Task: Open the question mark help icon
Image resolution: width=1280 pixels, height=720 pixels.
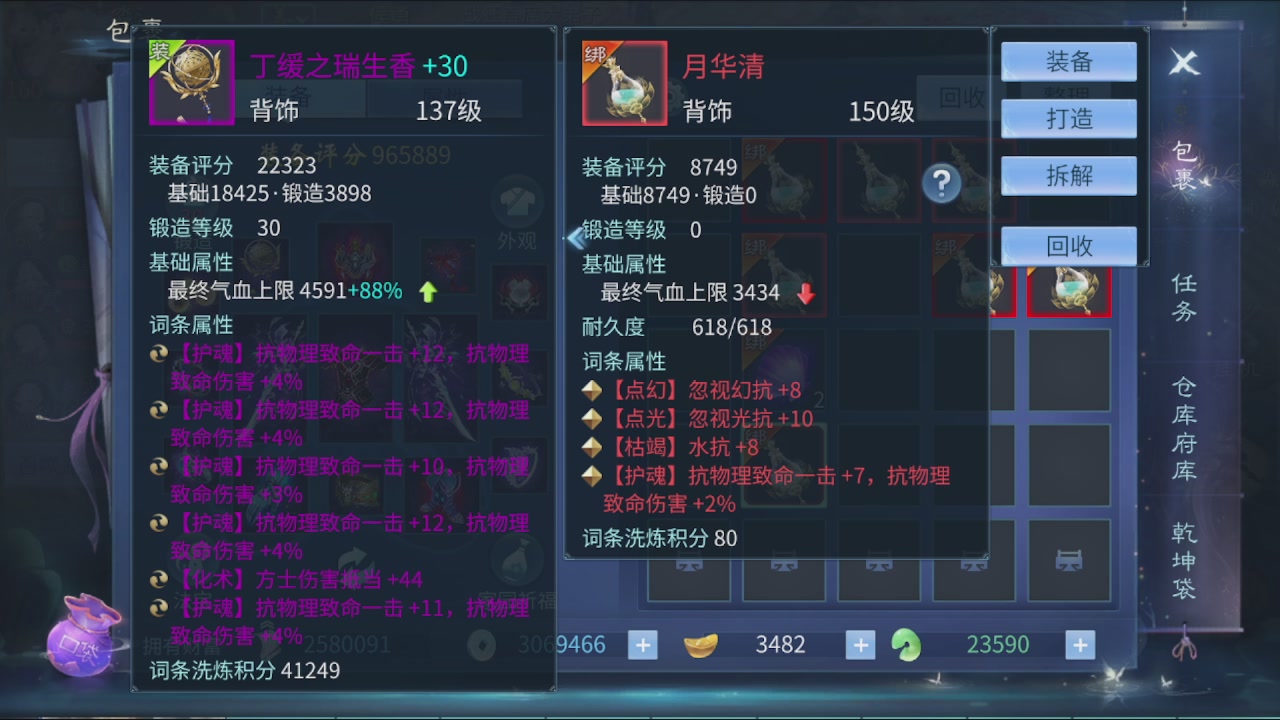Action: 941,185
